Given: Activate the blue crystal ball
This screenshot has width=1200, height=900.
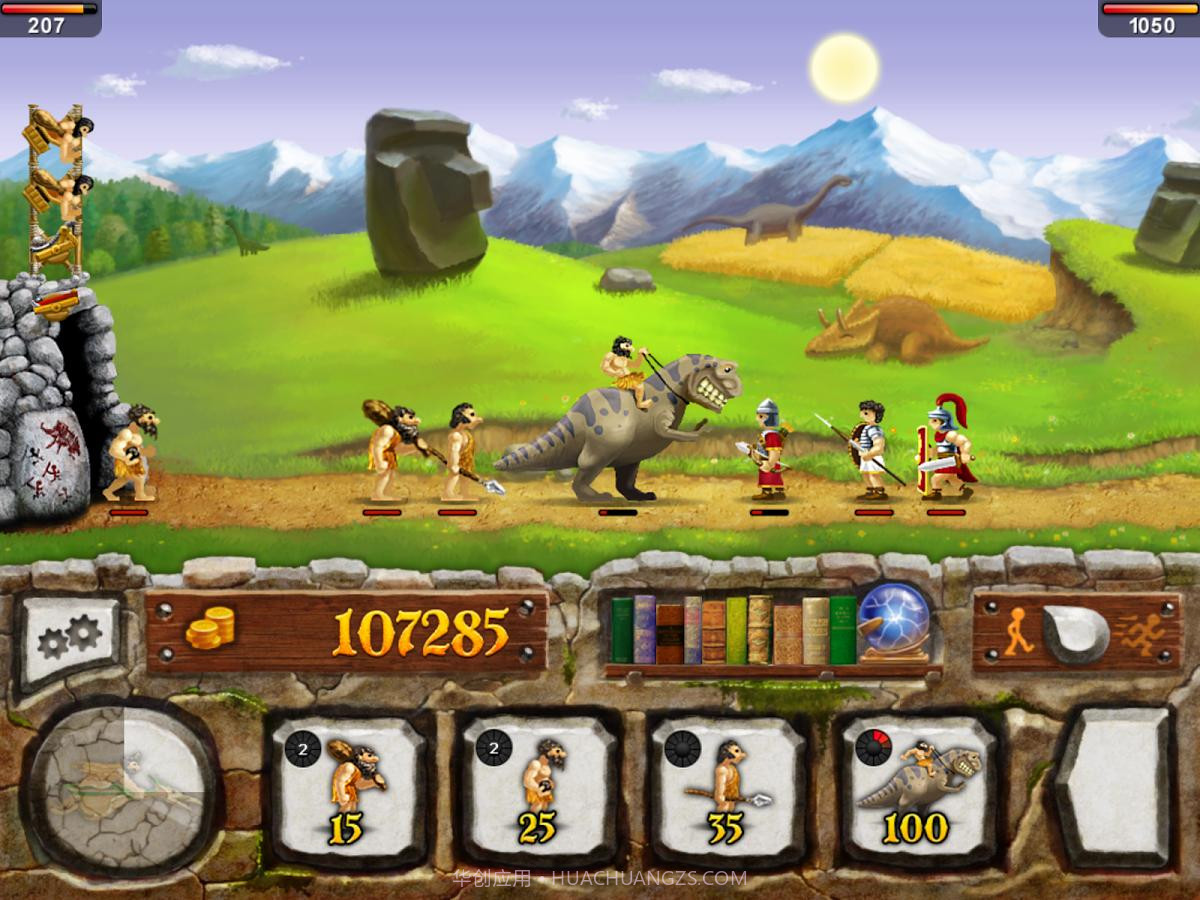Looking at the screenshot, I should click(x=894, y=622).
